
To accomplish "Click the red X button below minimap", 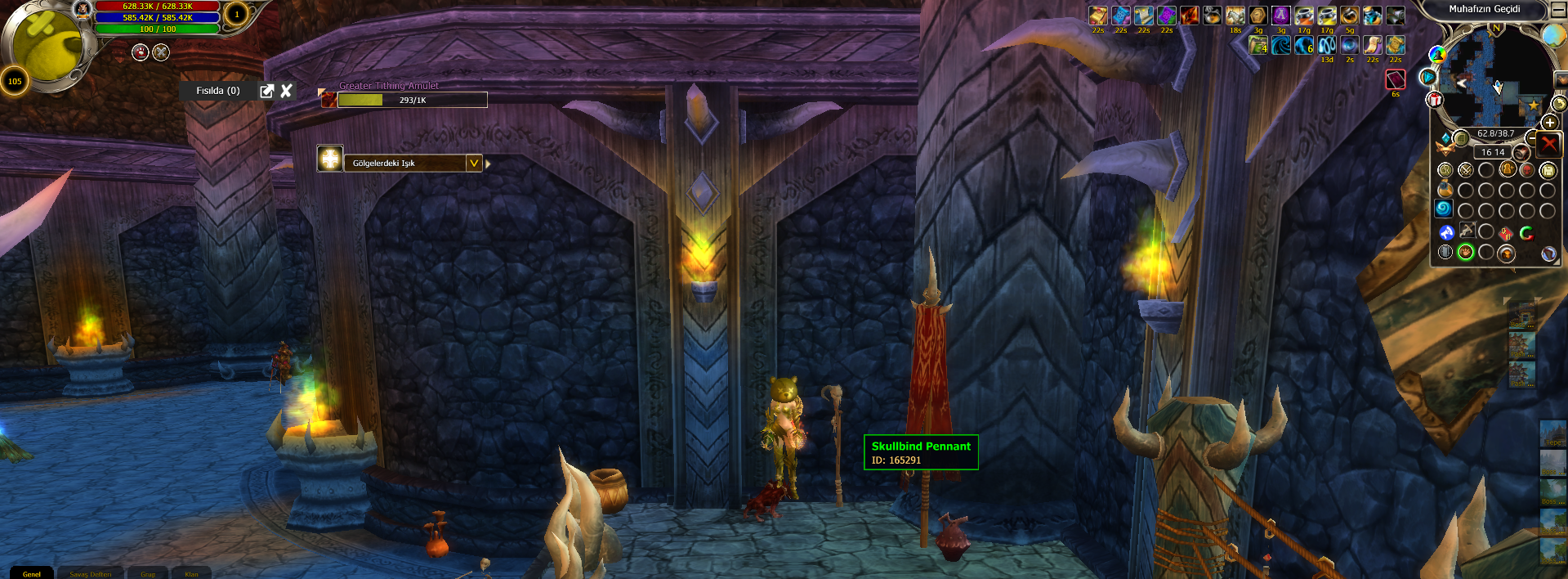I will (1548, 145).
